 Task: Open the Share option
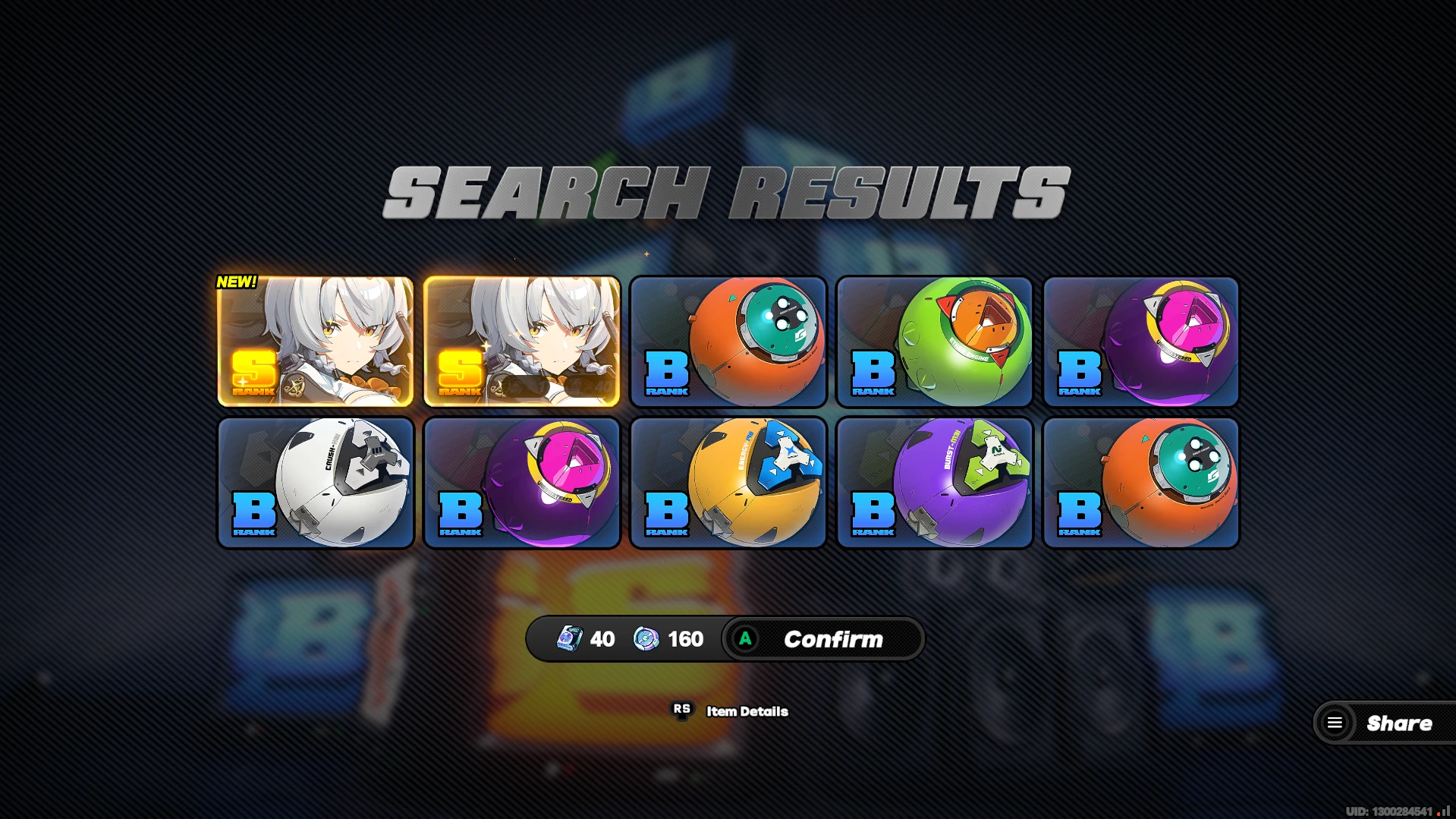(x=1399, y=723)
